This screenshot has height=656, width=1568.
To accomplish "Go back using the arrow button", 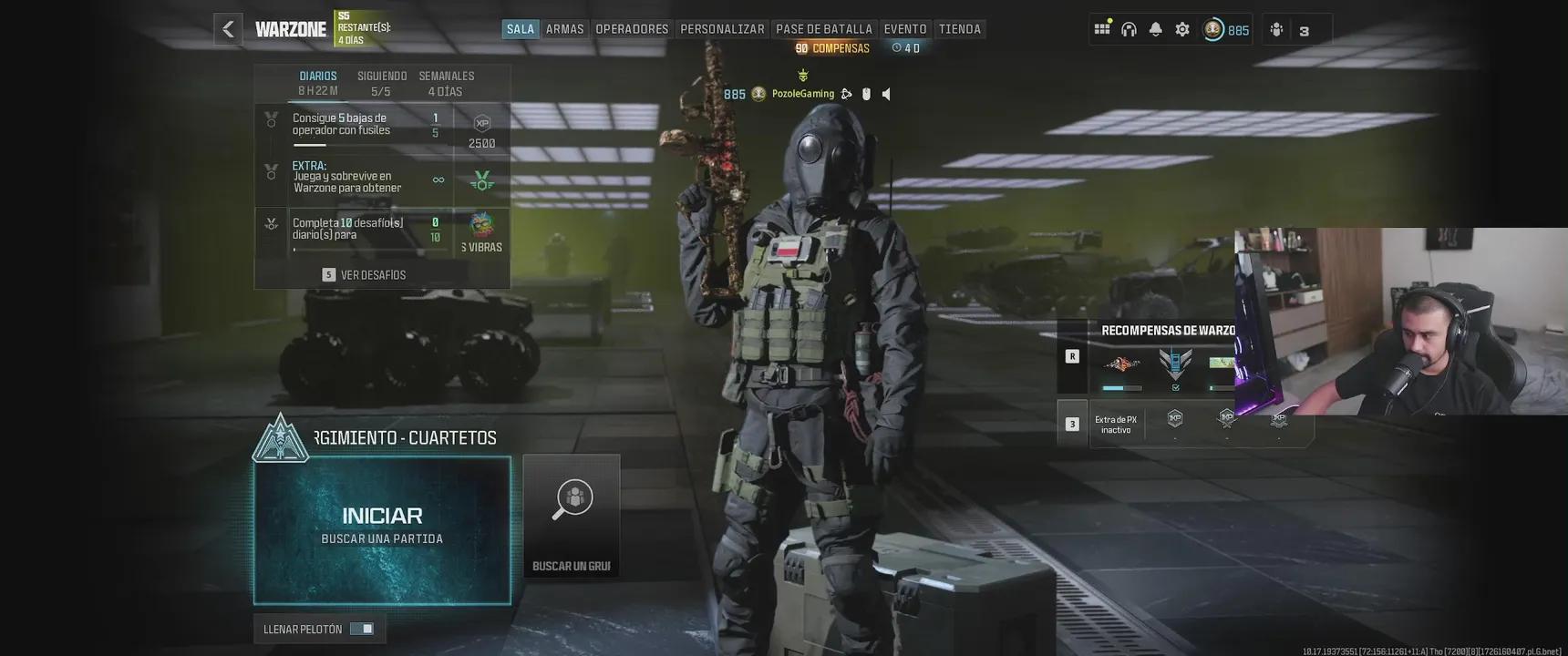I will (228, 29).
